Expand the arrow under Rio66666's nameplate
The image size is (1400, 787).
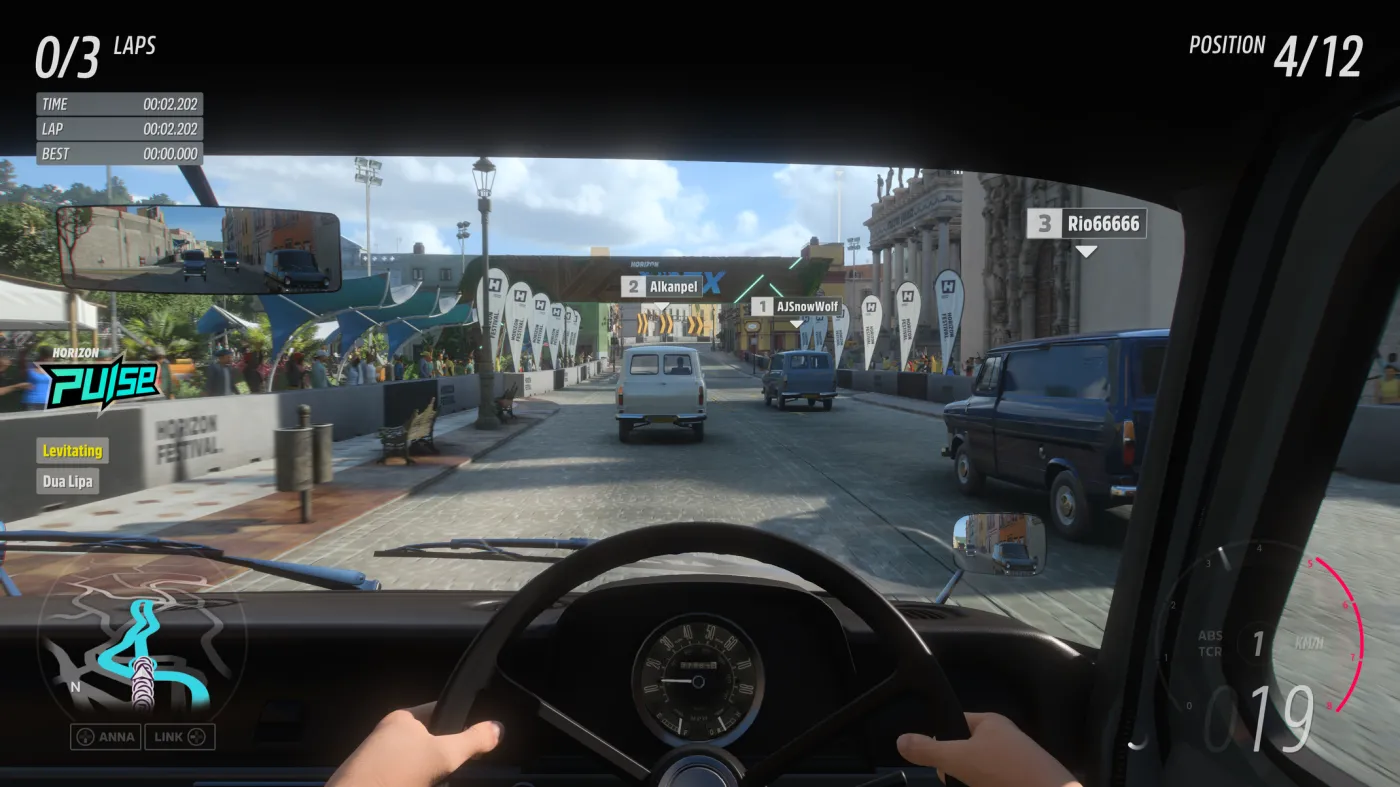(1086, 251)
